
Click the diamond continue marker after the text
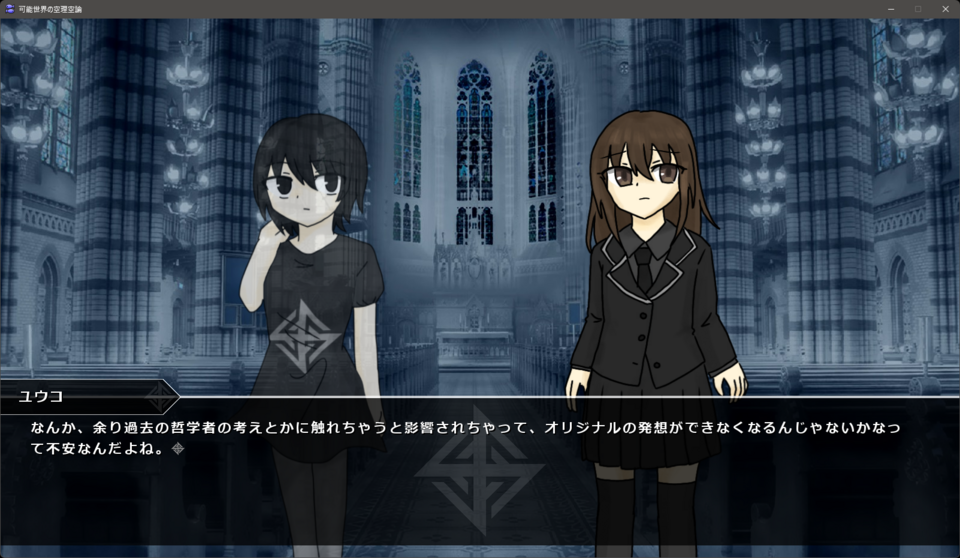click(178, 449)
